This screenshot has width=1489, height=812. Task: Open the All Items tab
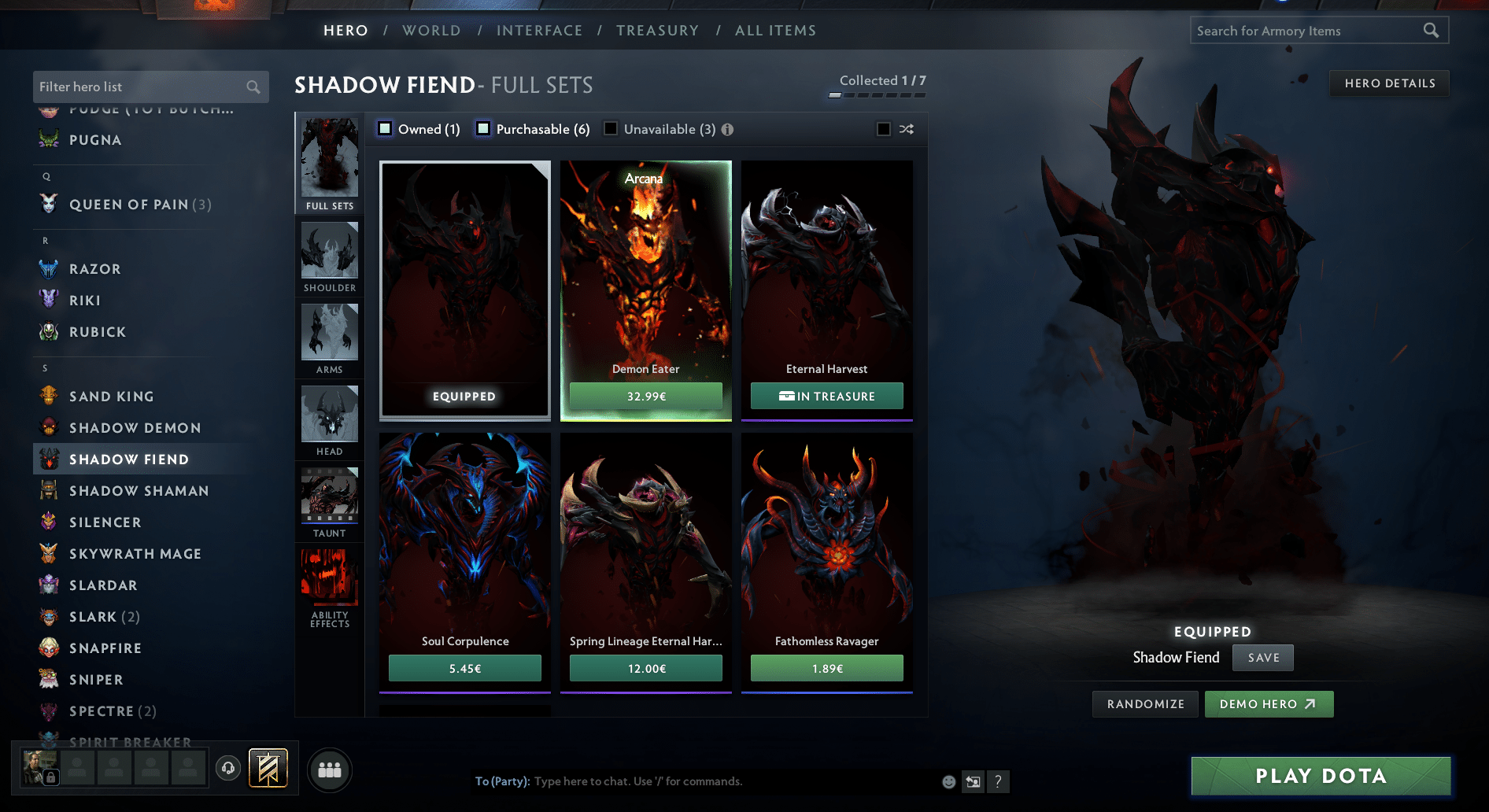click(x=775, y=30)
